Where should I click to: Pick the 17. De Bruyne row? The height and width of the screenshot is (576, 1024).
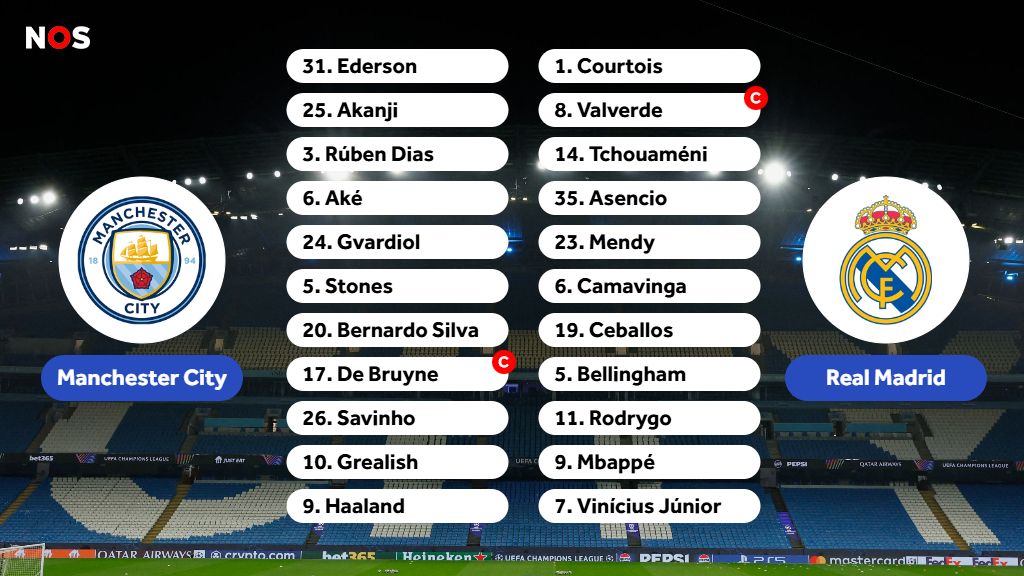pos(397,374)
